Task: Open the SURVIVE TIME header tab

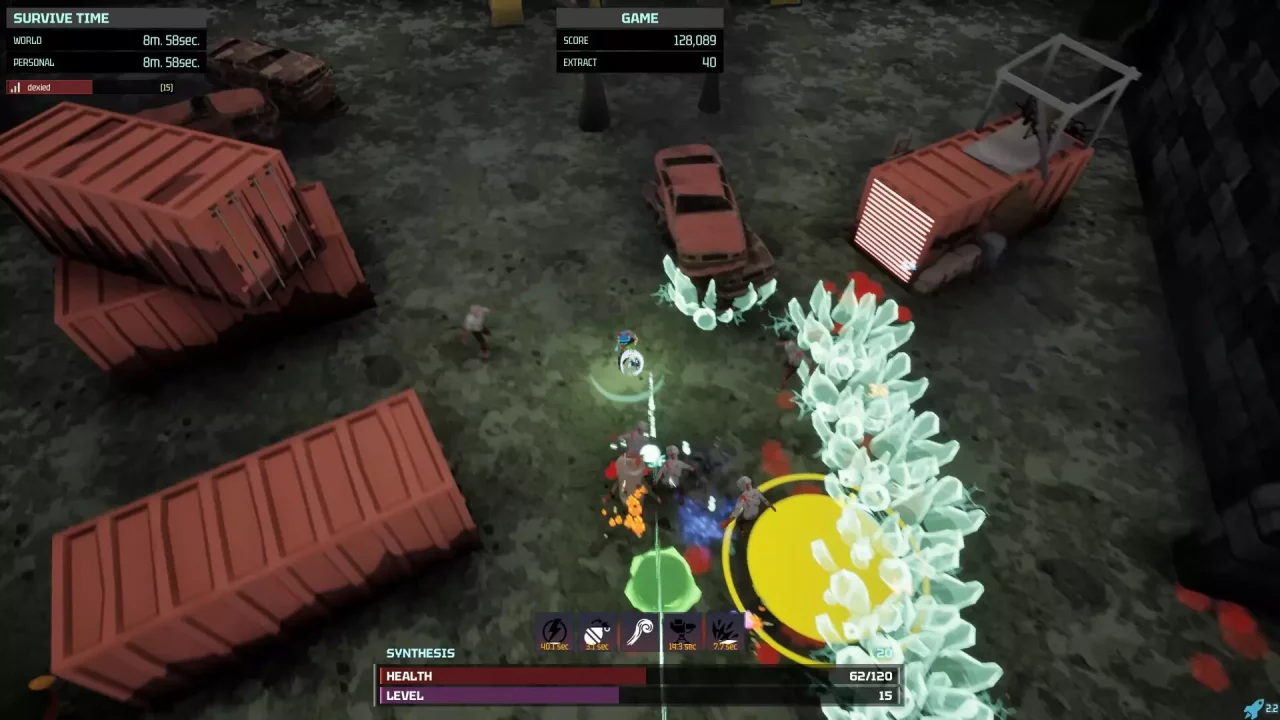Action: coord(107,17)
